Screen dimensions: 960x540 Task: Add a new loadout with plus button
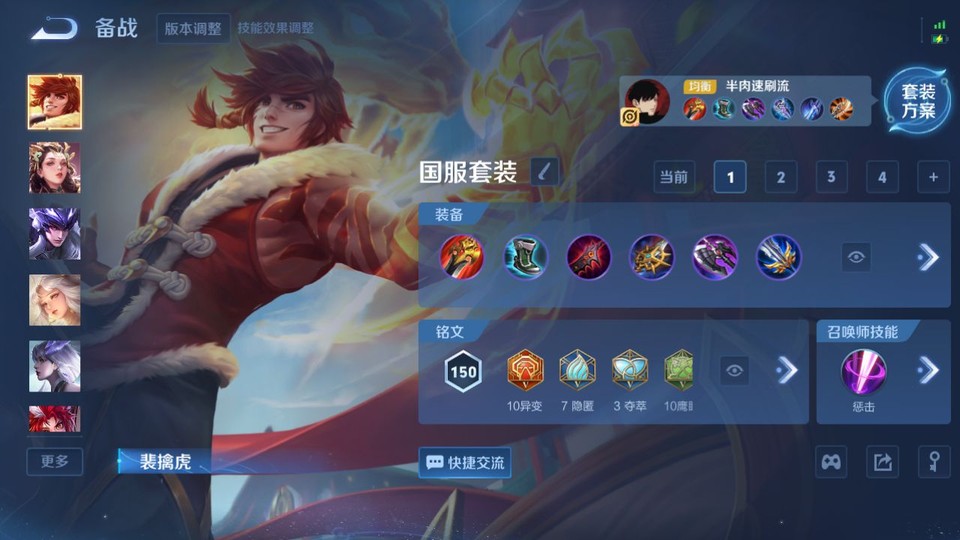pyautogui.click(x=933, y=177)
